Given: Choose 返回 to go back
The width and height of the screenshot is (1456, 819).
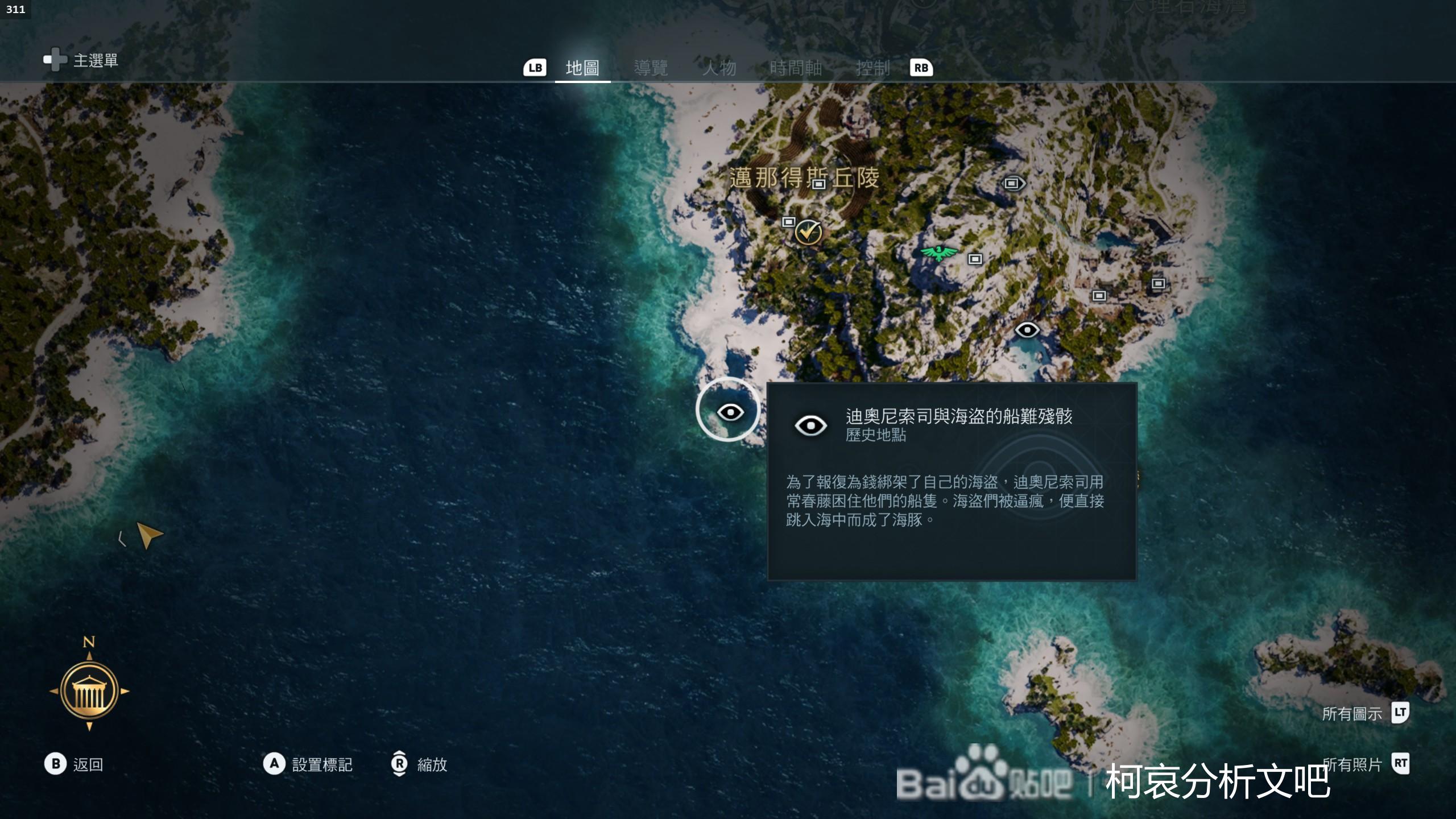Looking at the screenshot, I should (x=74, y=764).
